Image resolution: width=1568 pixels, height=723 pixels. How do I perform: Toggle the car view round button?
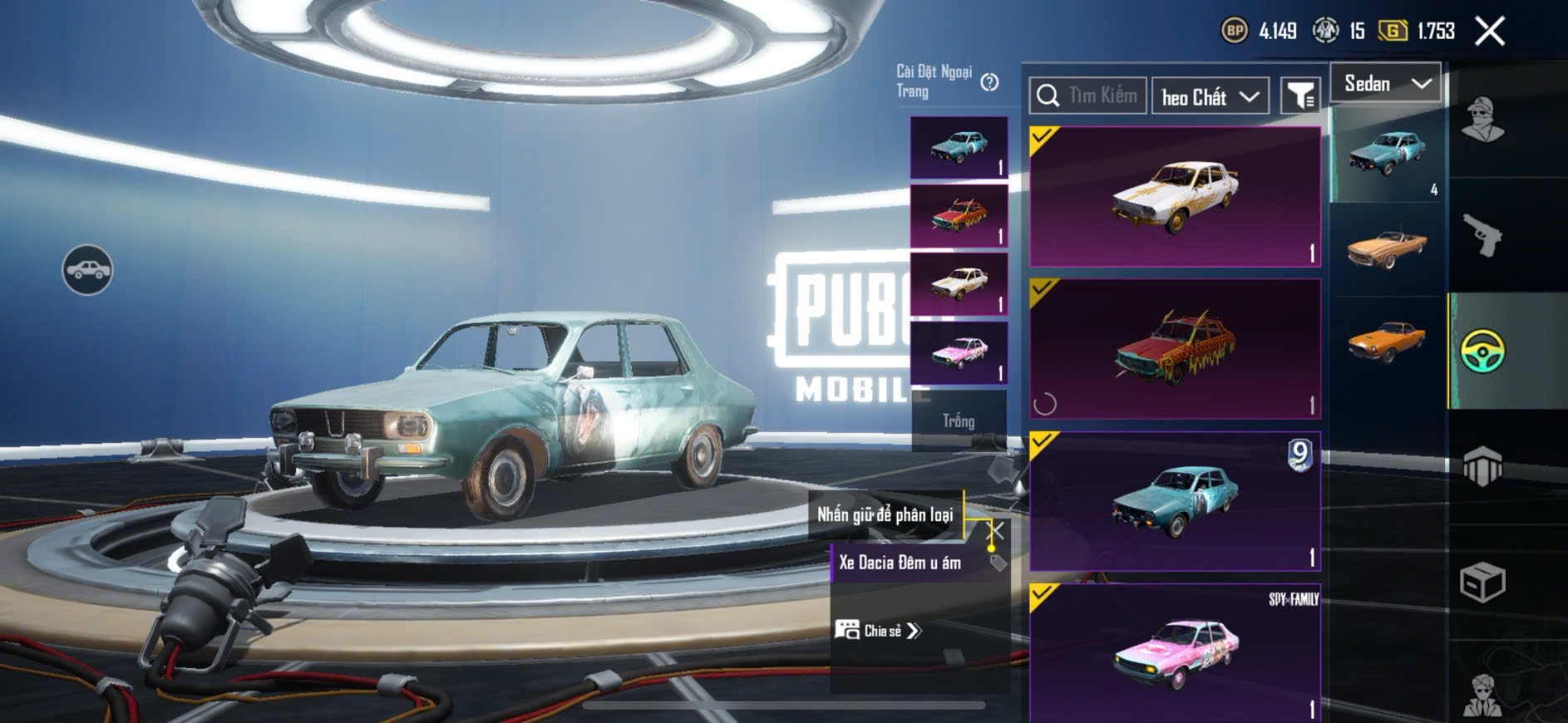87,270
